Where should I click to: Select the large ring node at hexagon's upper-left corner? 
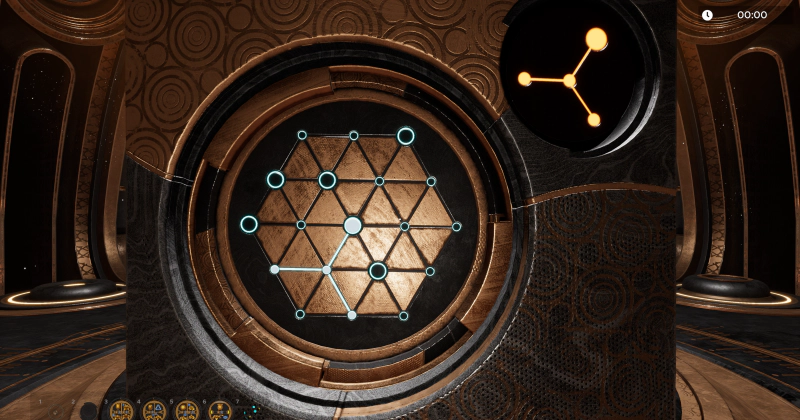point(275,180)
